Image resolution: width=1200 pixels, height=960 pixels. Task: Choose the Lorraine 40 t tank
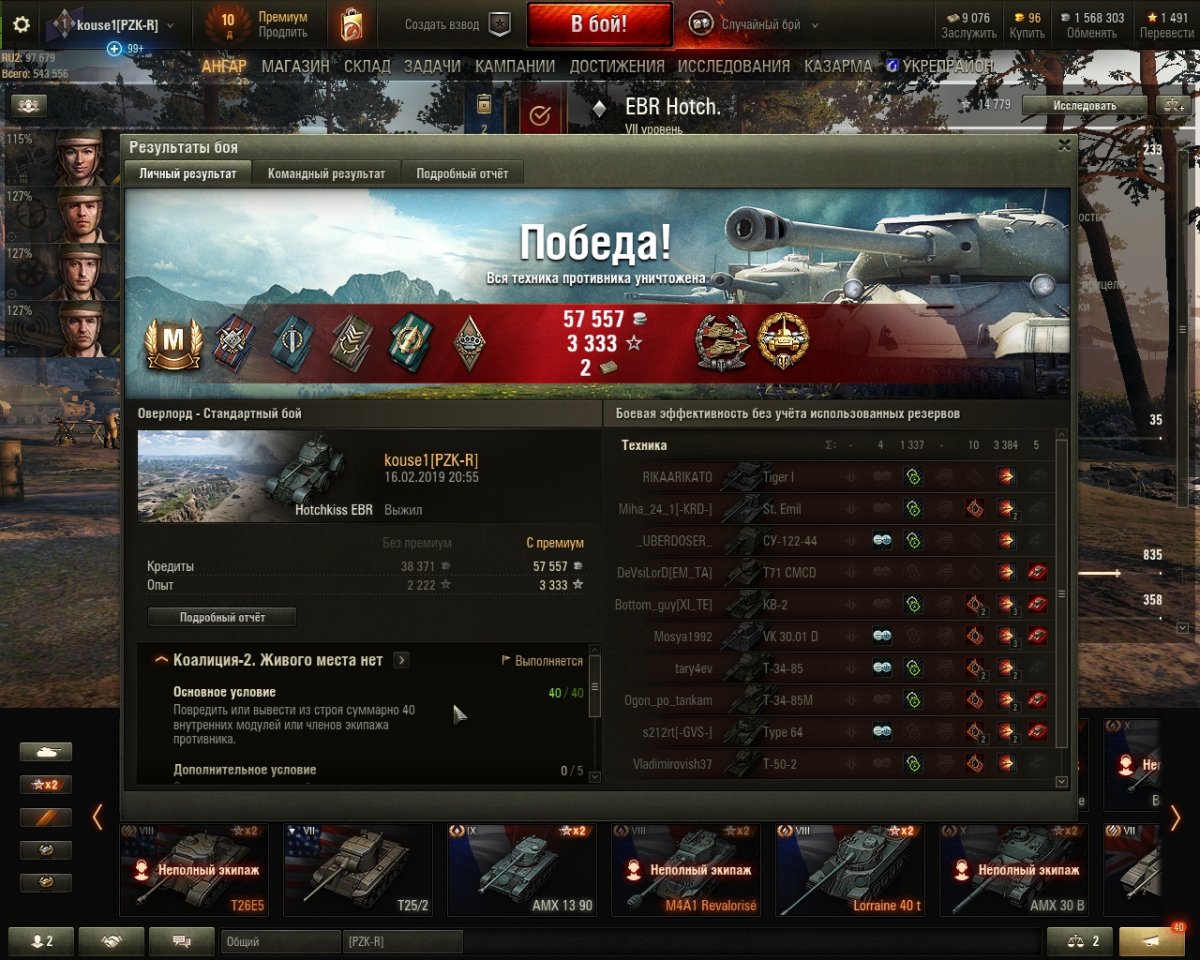pyautogui.click(x=848, y=870)
